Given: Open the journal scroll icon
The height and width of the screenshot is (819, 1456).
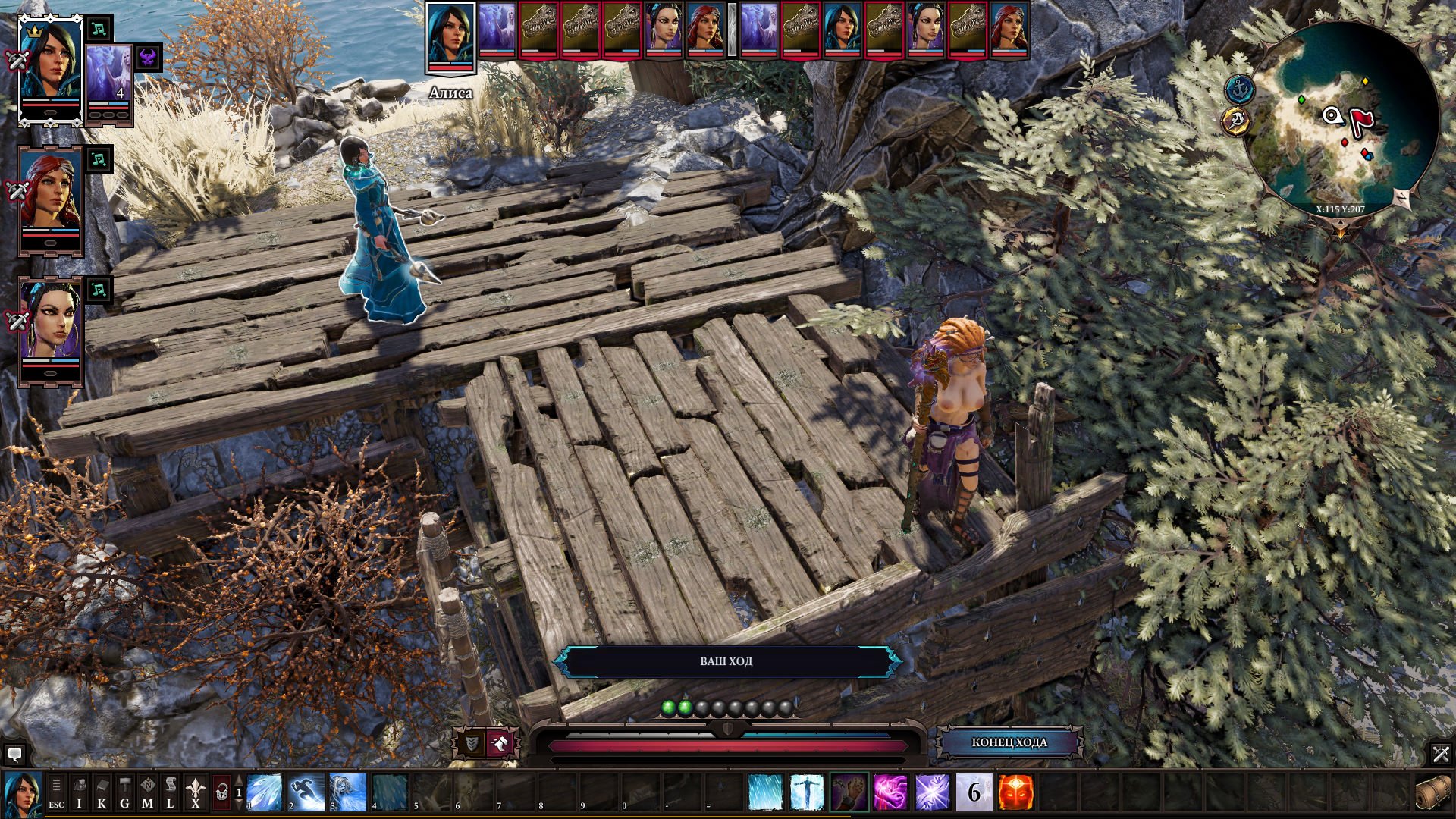Looking at the screenshot, I should 171,792.
